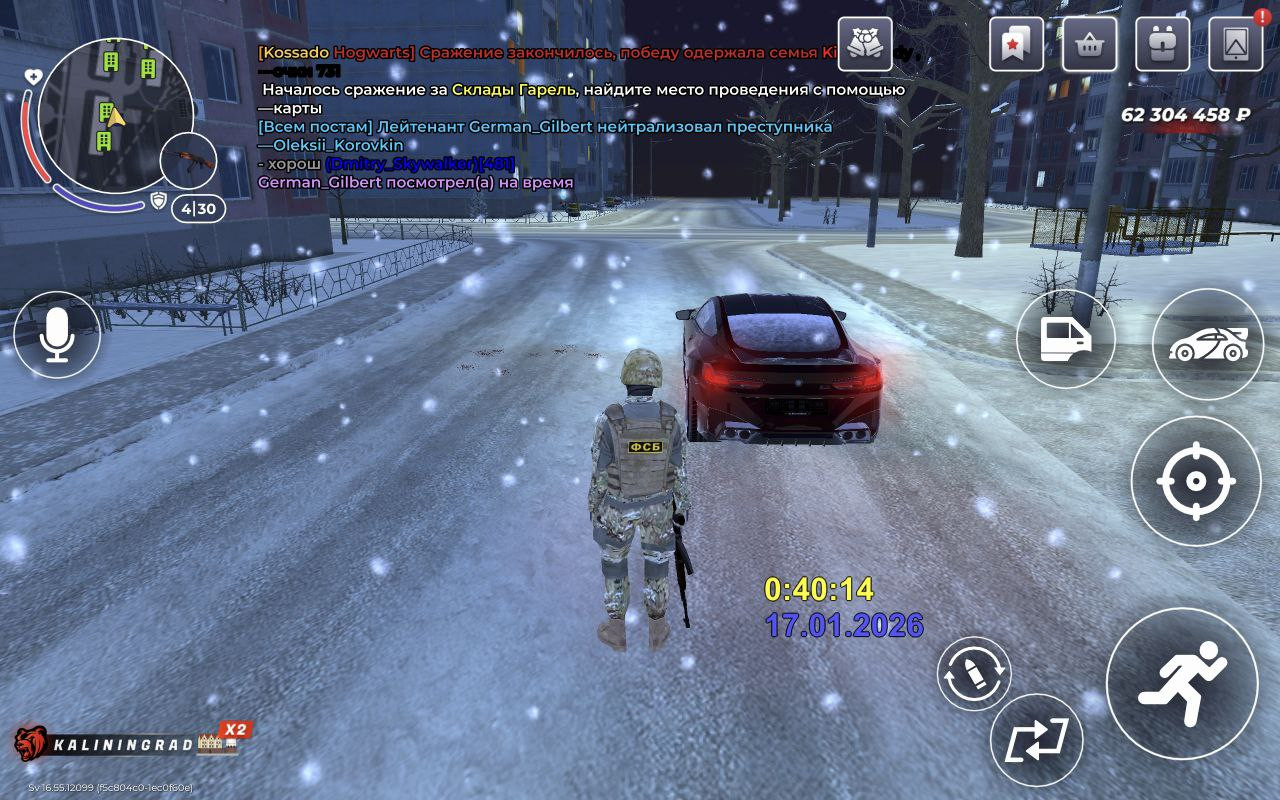Reload weapon with the bullet button

(x=973, y=674)
